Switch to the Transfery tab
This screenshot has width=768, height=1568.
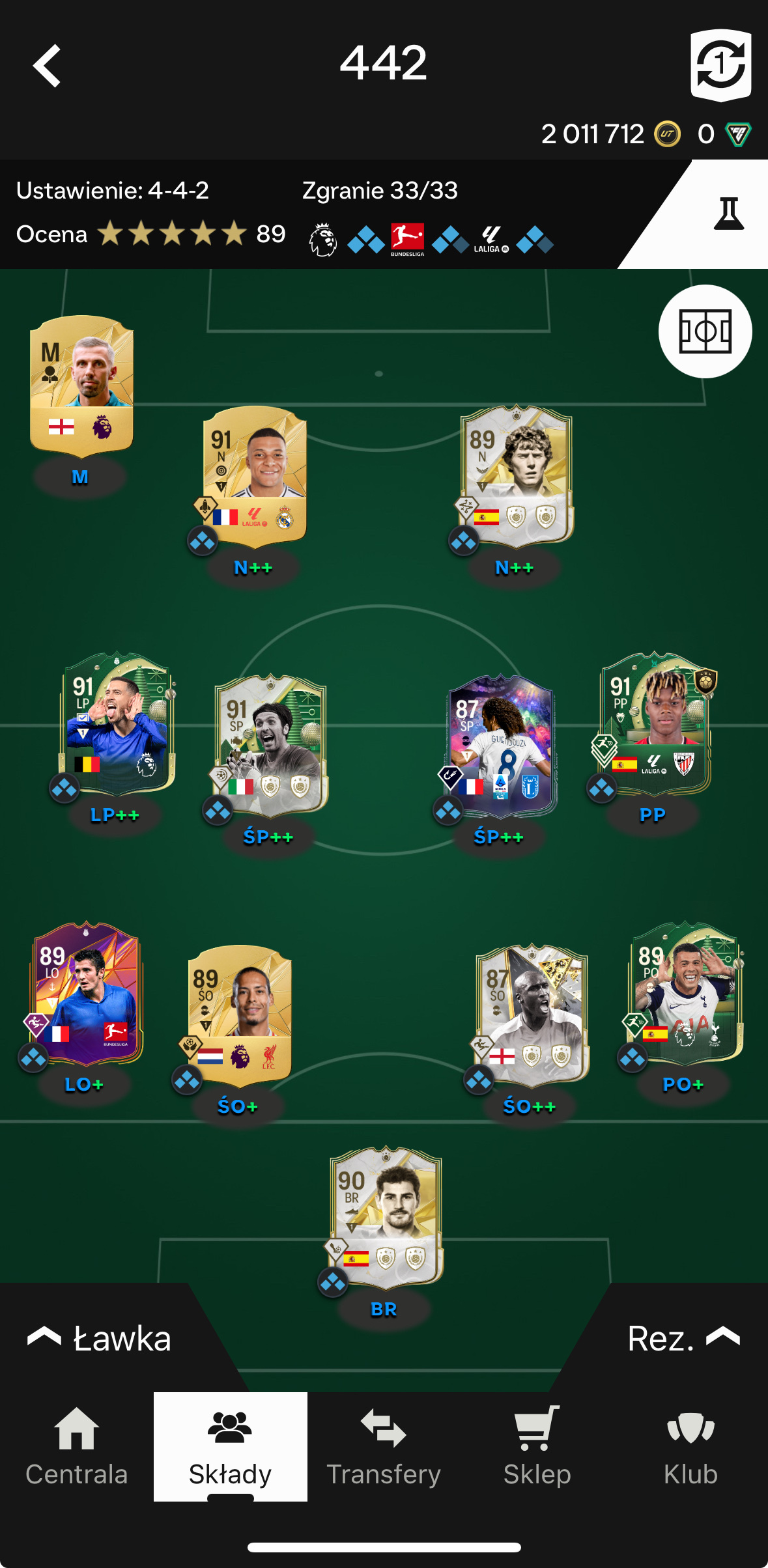click(x=384, y=1447)
